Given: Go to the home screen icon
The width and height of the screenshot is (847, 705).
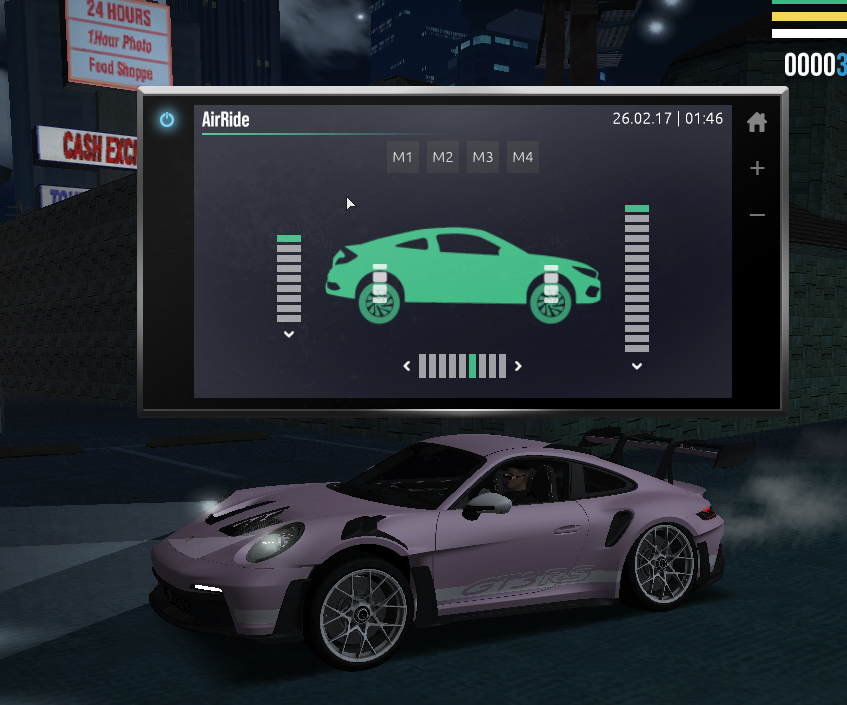Looking at the screenshot, I should (757, 122).
